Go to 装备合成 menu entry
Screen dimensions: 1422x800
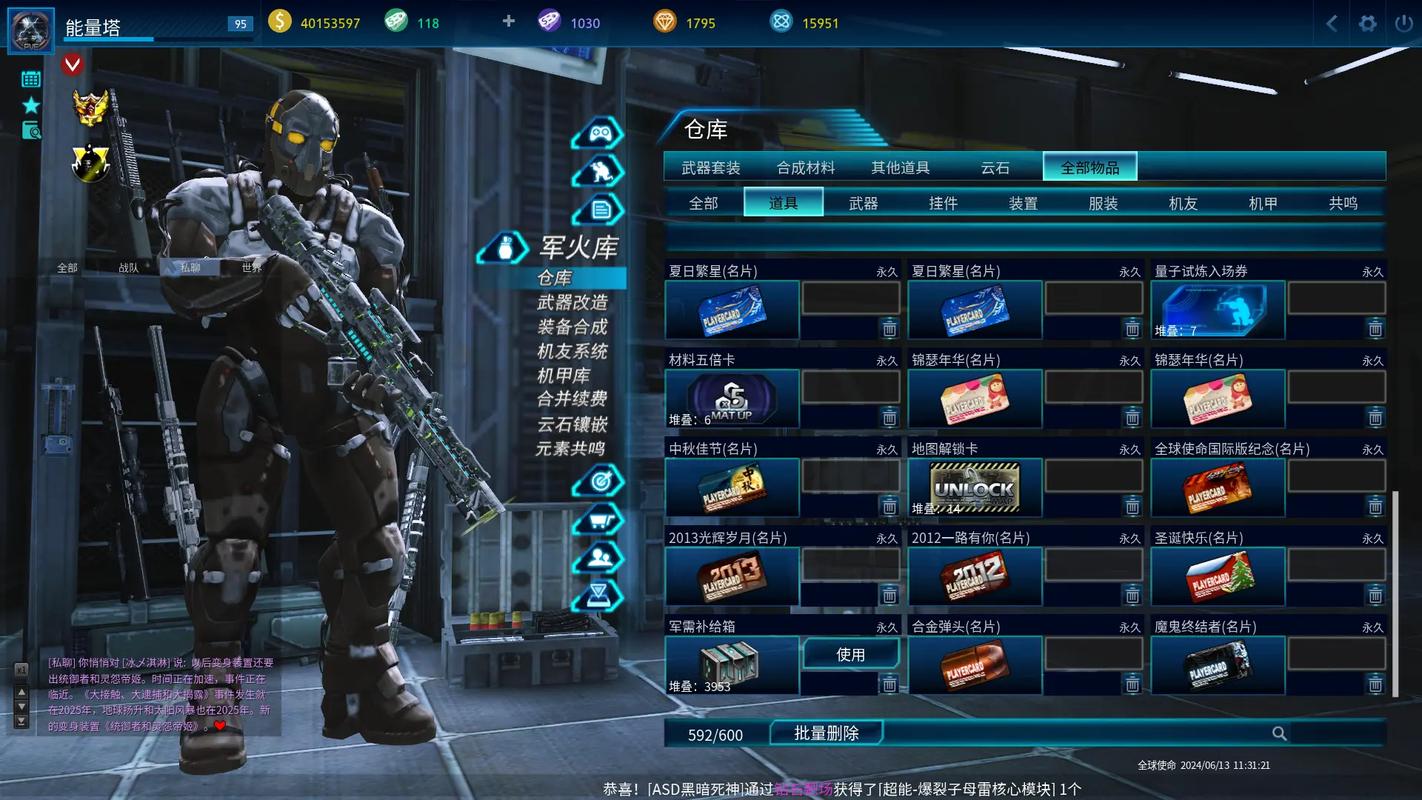point(572,327)
